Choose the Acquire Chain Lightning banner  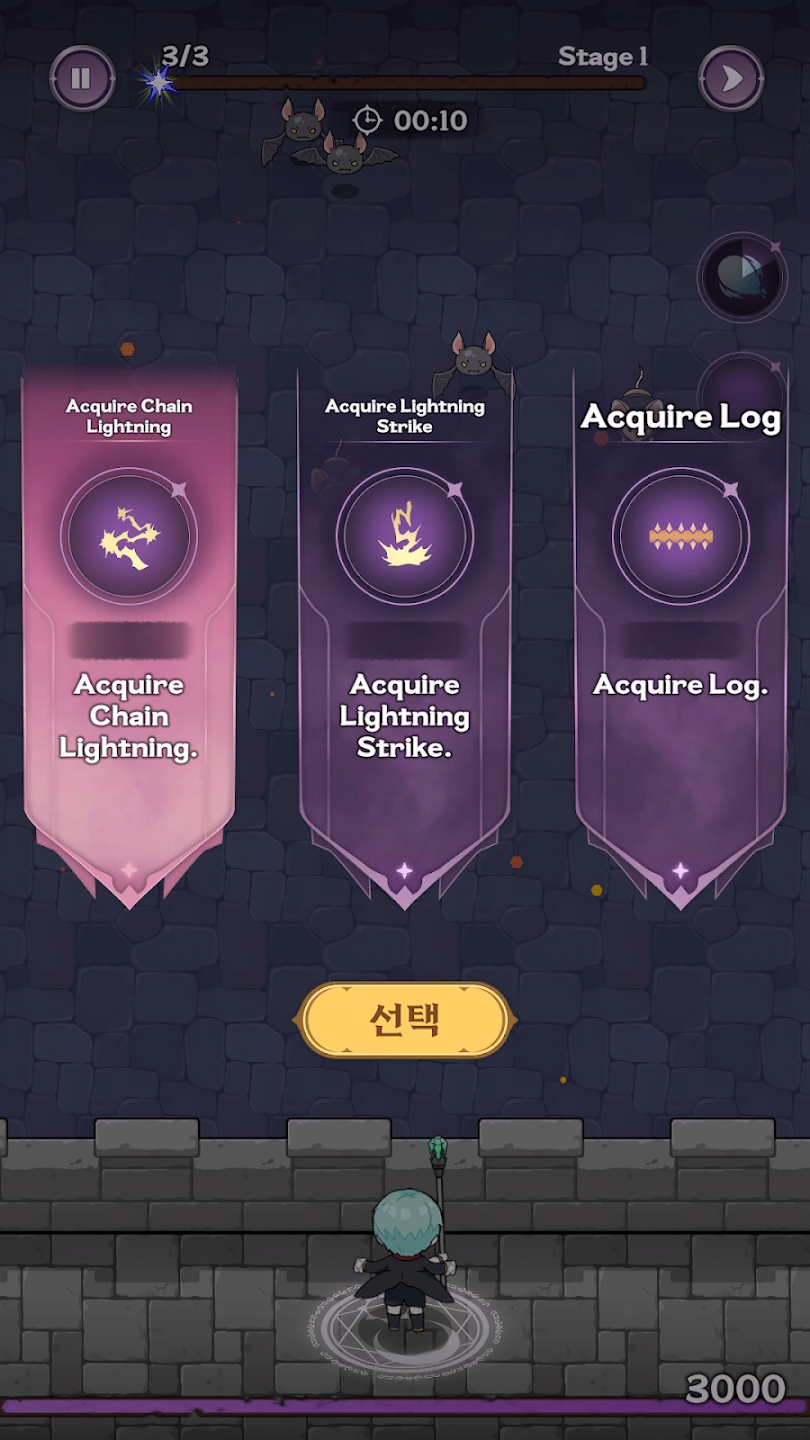[x=129, y=630]
